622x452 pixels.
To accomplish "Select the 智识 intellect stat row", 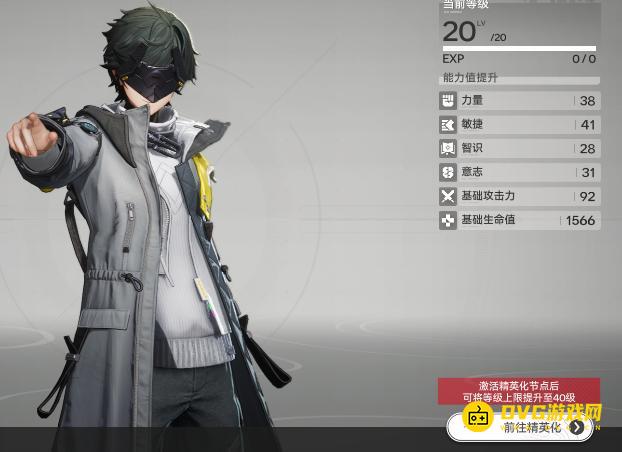I will point(519,149).
